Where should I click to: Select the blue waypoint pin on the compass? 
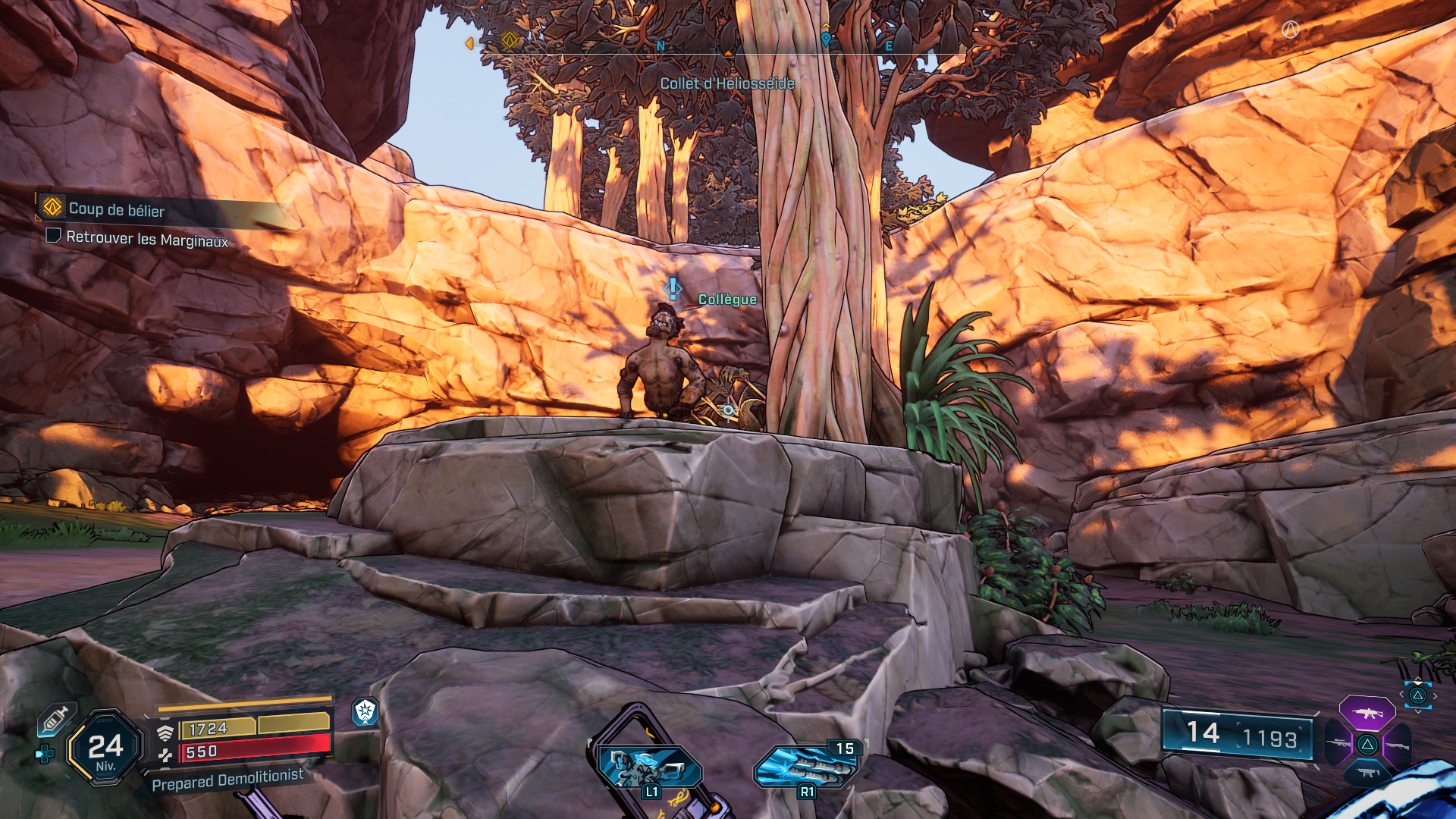[826, 38]
